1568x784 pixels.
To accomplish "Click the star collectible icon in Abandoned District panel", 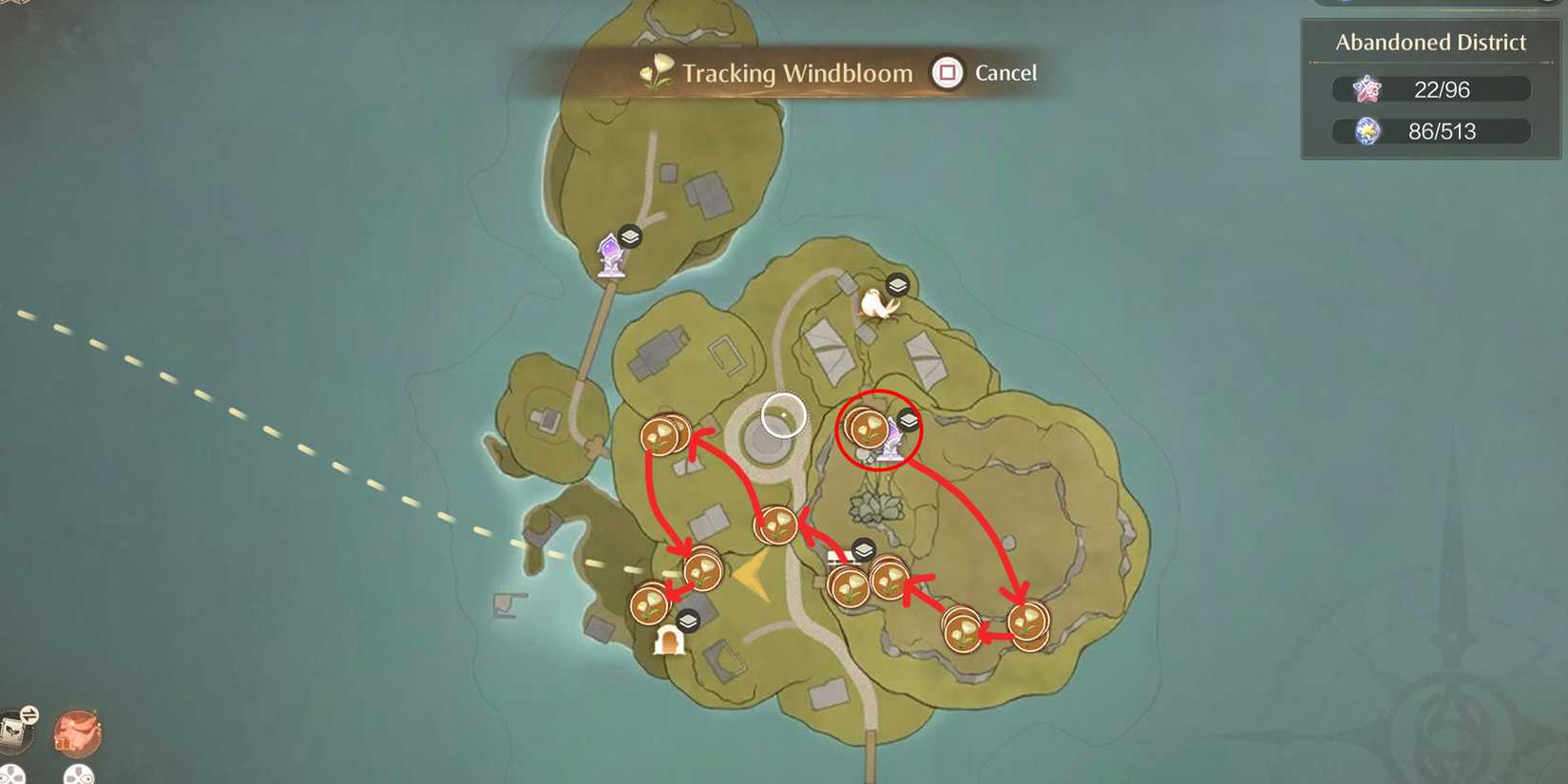I will (1366, 88).
